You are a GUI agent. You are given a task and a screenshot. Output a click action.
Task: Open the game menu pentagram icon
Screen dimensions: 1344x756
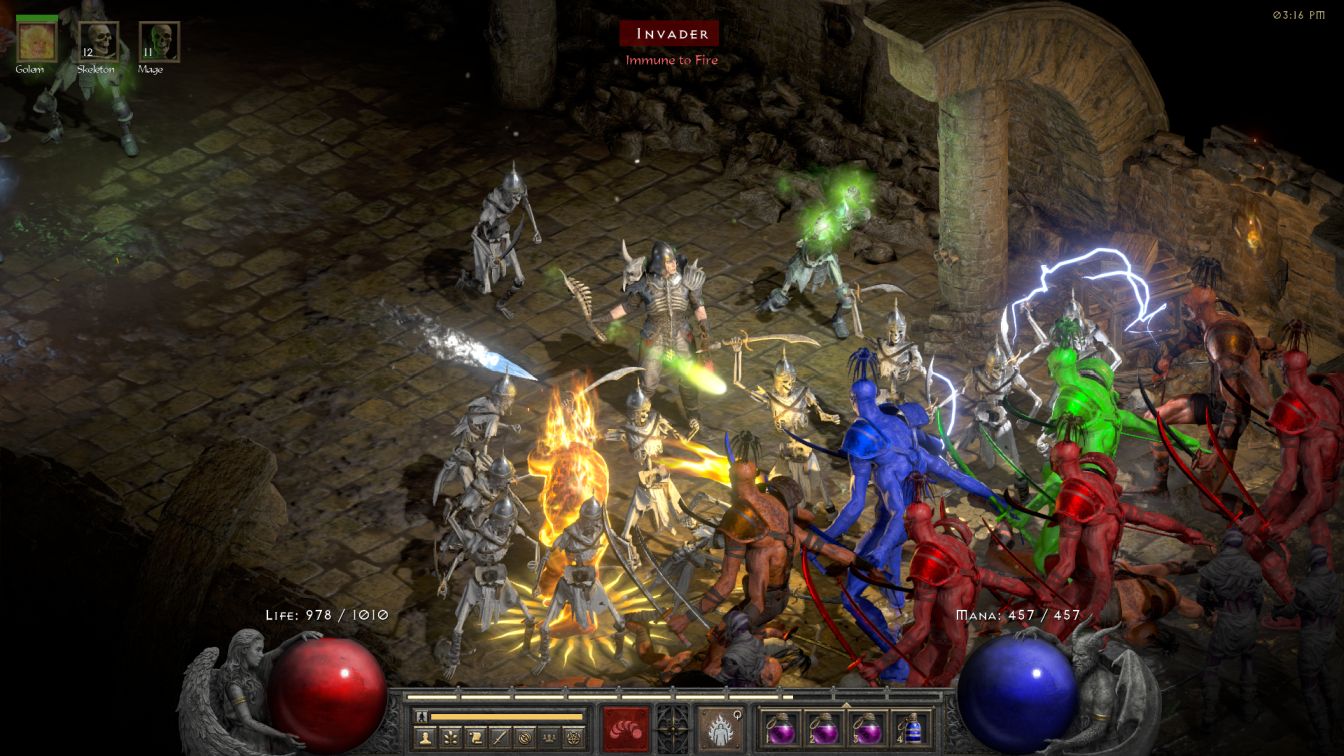point(573,738)
